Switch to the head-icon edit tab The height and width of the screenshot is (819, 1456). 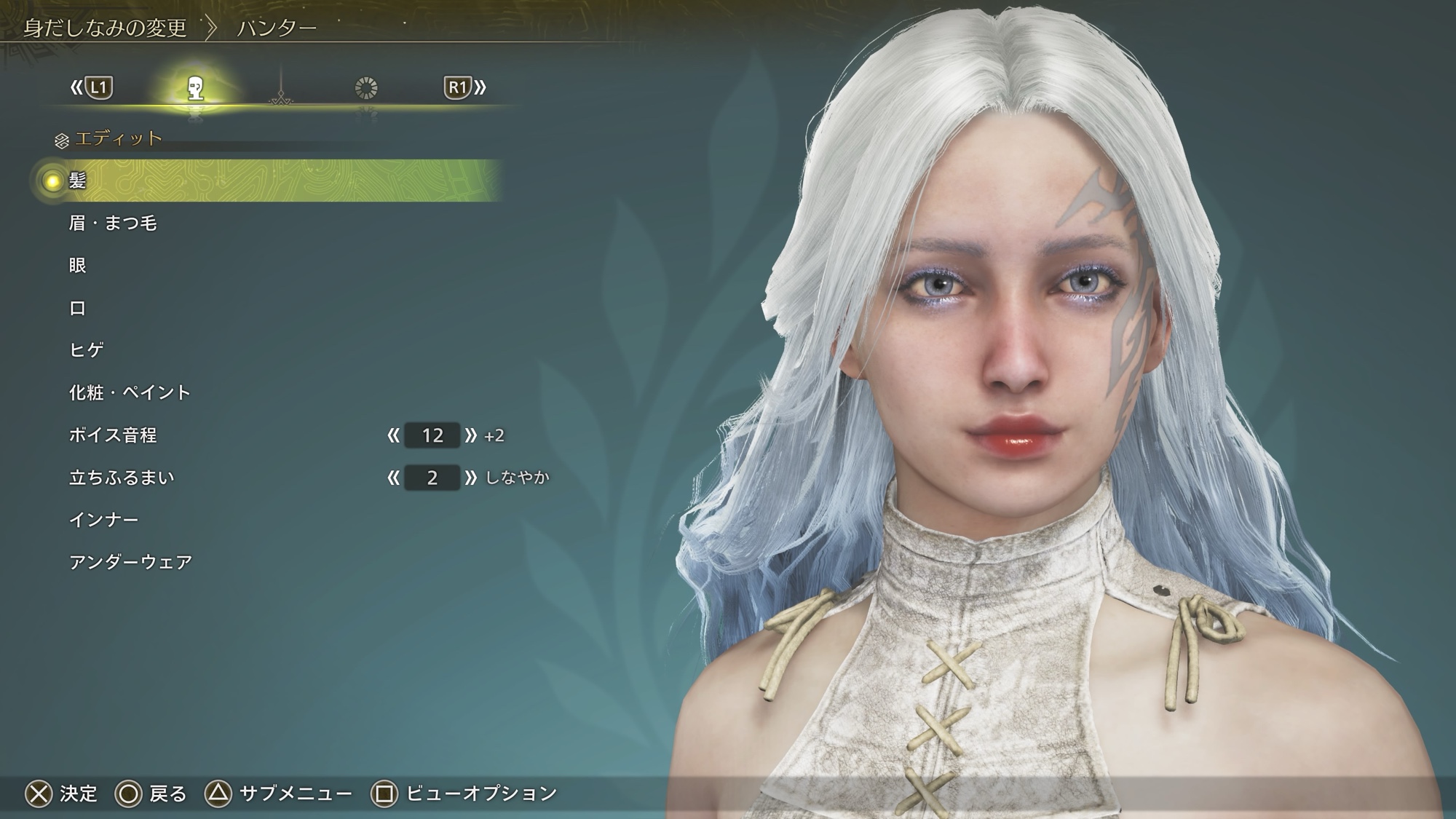tap(195, 89)
